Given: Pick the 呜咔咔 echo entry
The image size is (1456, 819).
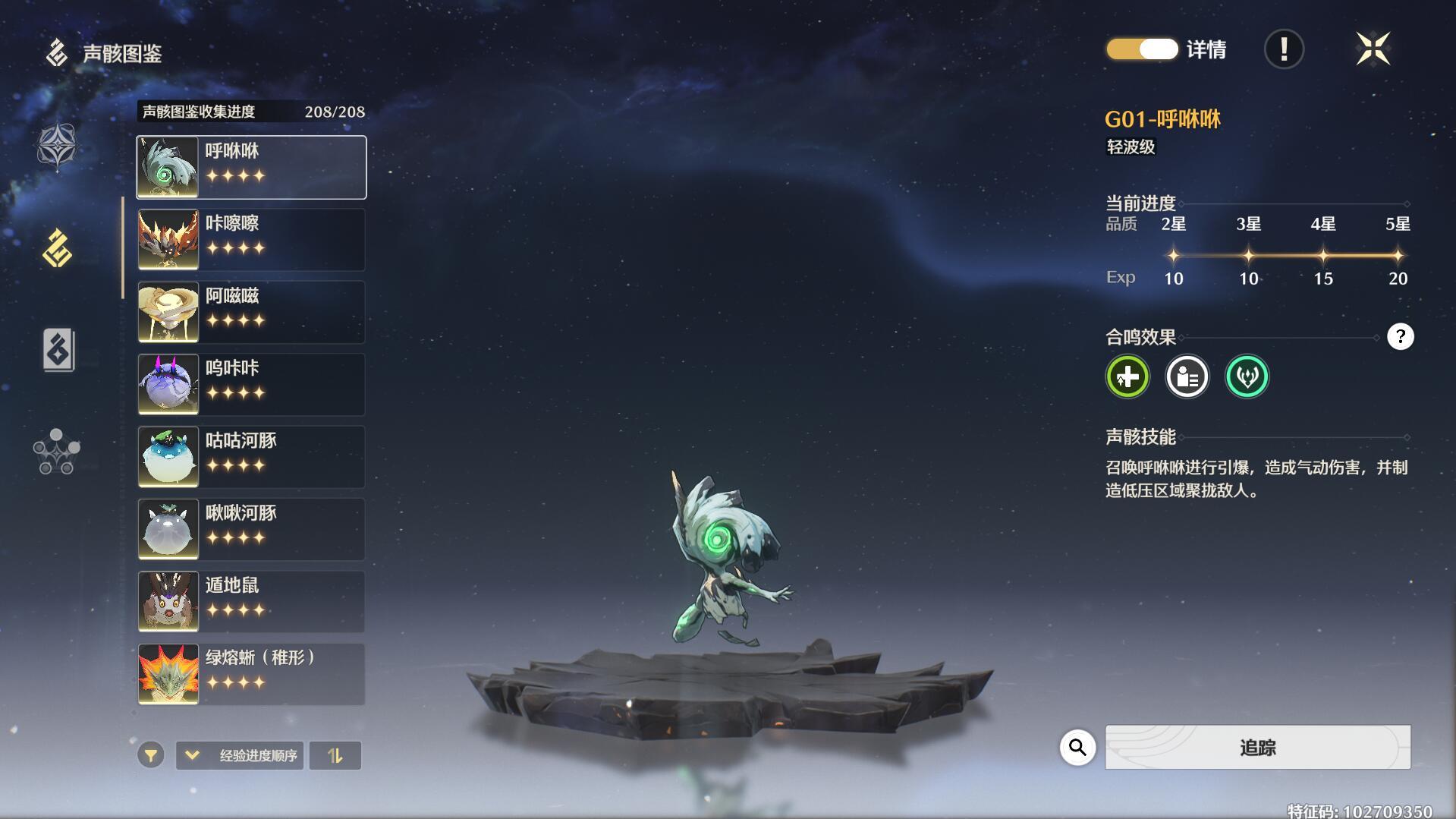Looking at the screenshot, I should pyautogui.click(x=251, y=385).
